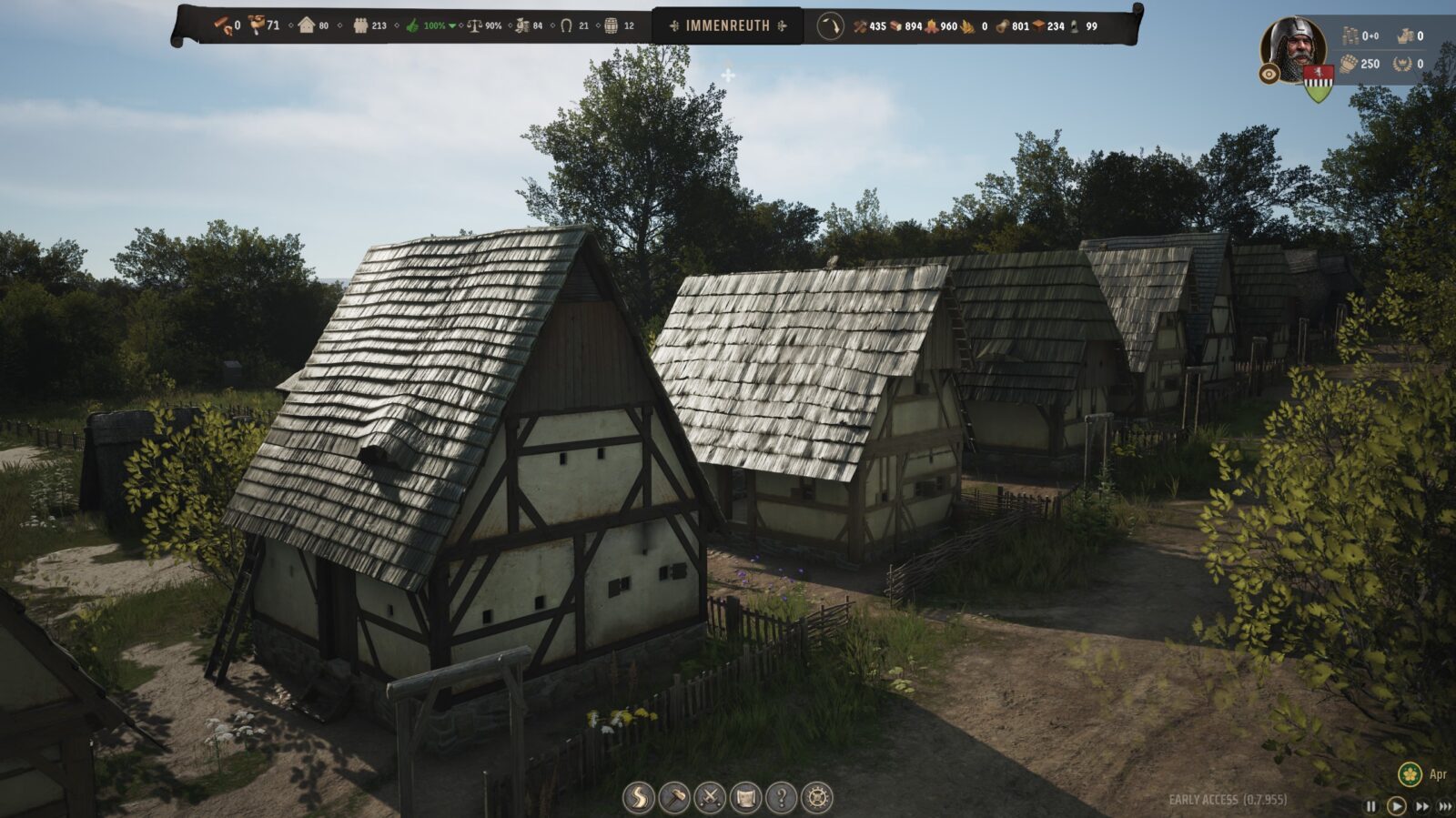Set game speed to normal play
Image resolution: width=1456 pixels, height=818 pixels.
click(x=1396, y=806)
